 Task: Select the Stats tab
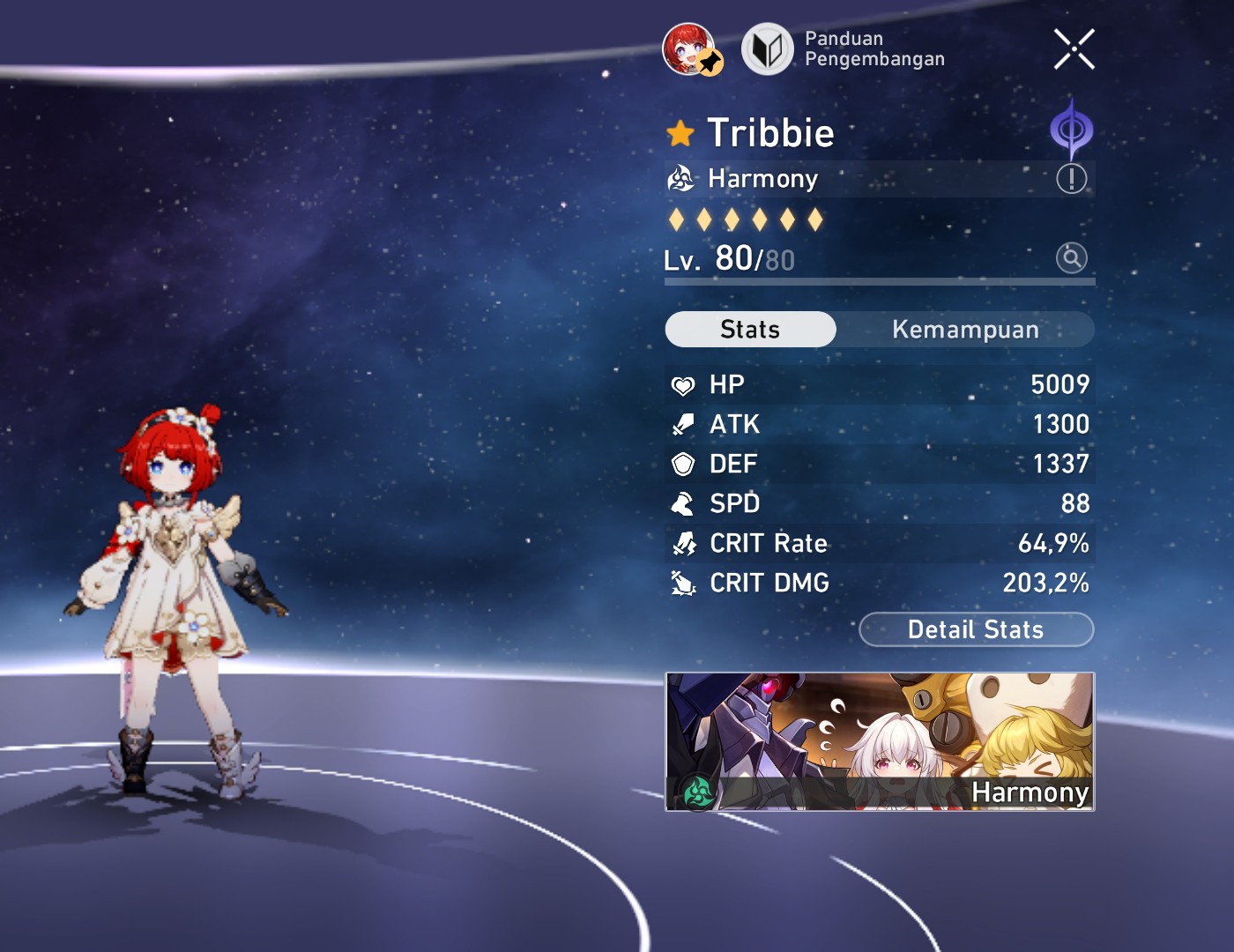pyautogui.click(x=750, y=329)
